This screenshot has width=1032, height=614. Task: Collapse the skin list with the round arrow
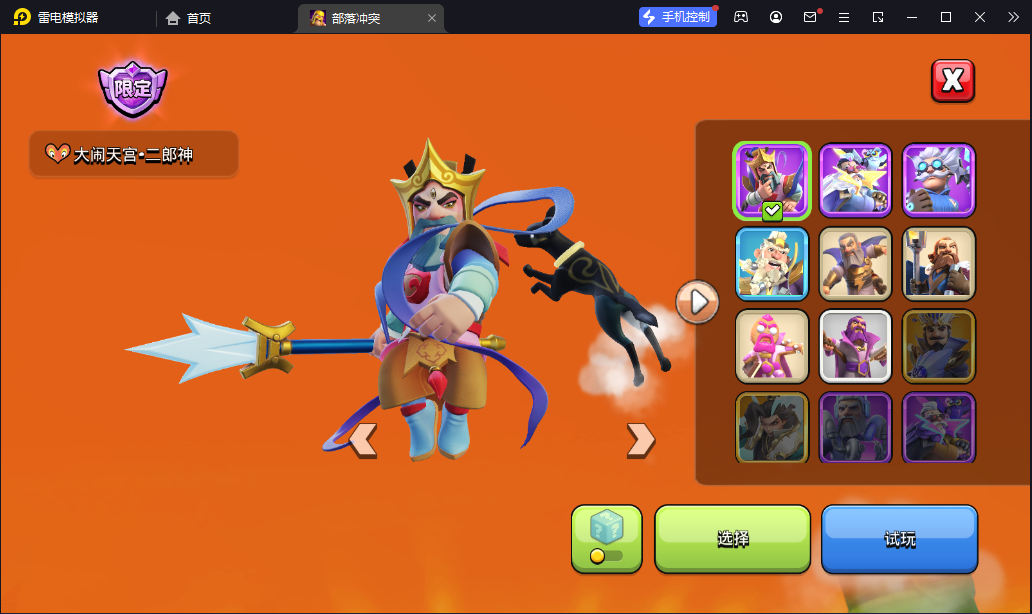coord(697,300)
